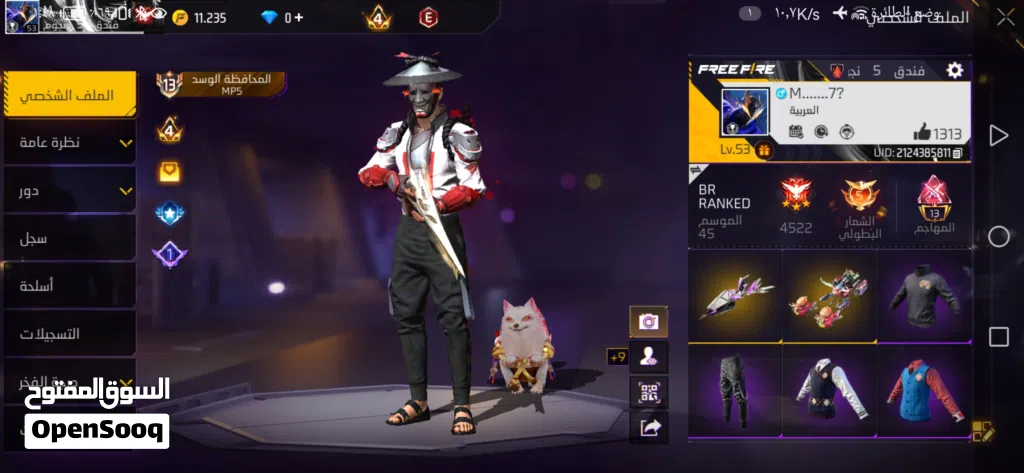The width and height of the screenshot is (1024, 473).
Task: Expand the دور tab
Action: click(x=70, y=190)
